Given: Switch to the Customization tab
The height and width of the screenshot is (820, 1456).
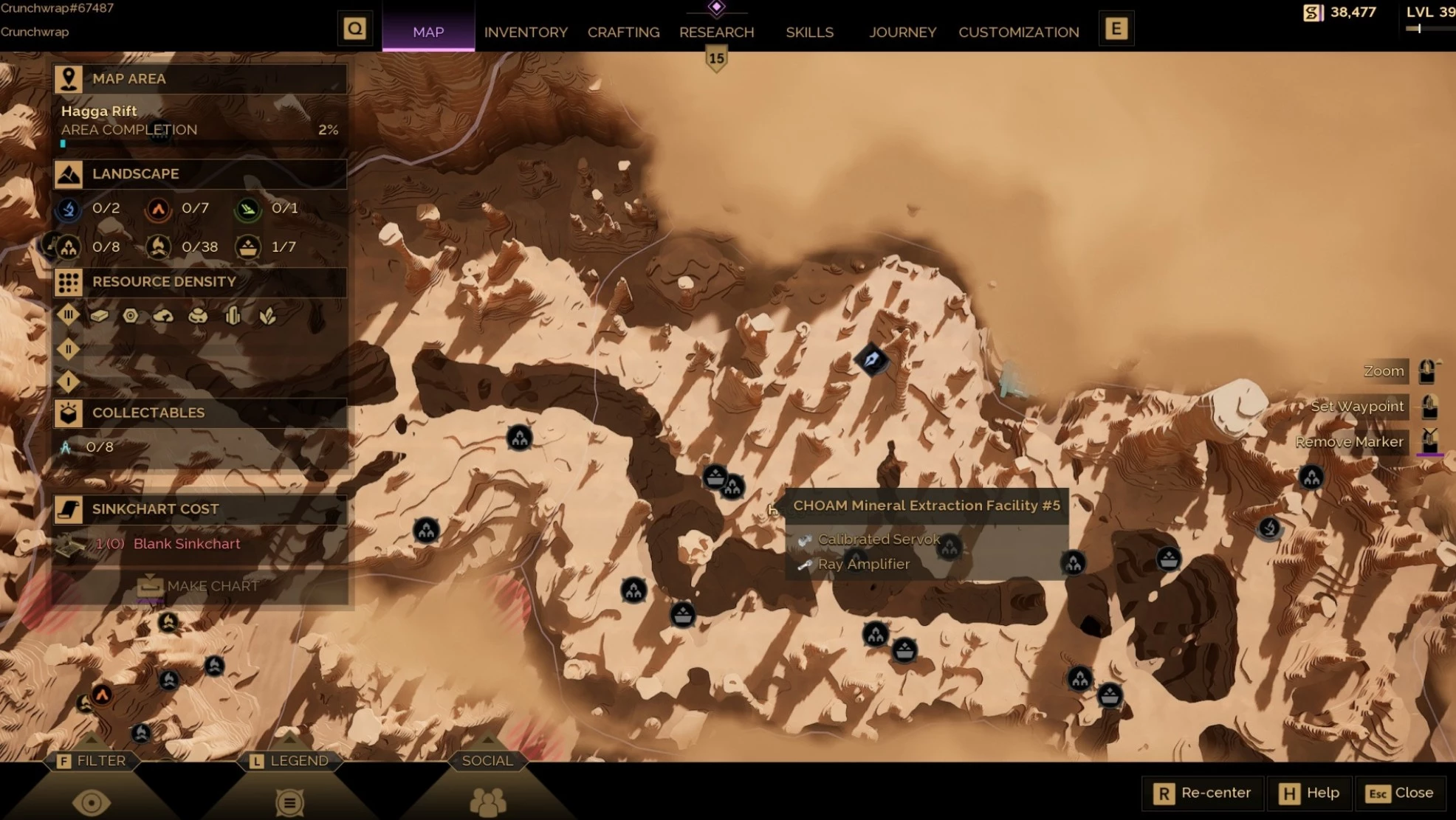Looking at the screenshot, I should tap(1018, 32).
